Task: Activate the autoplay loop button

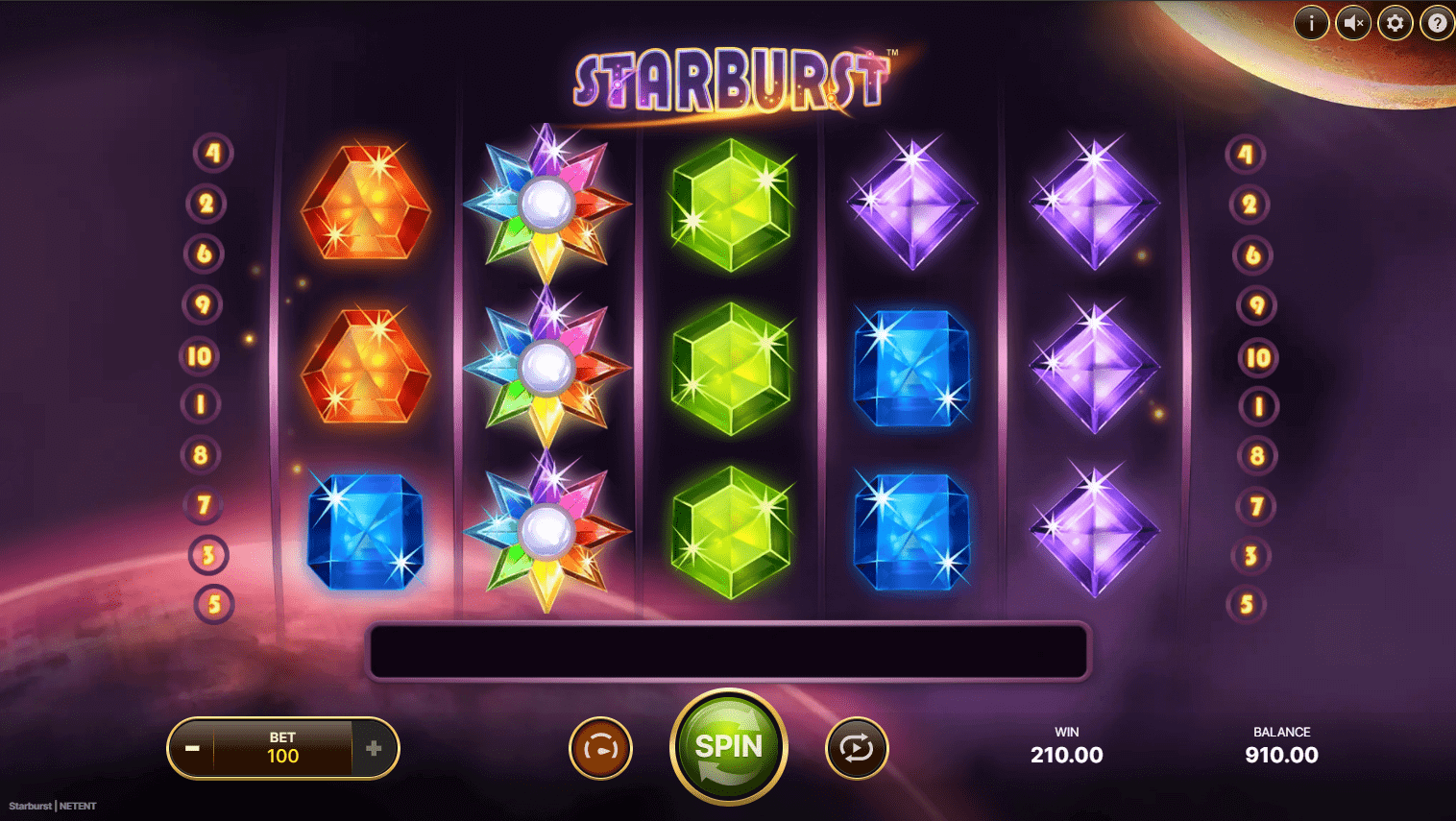Action: point(857,748)
